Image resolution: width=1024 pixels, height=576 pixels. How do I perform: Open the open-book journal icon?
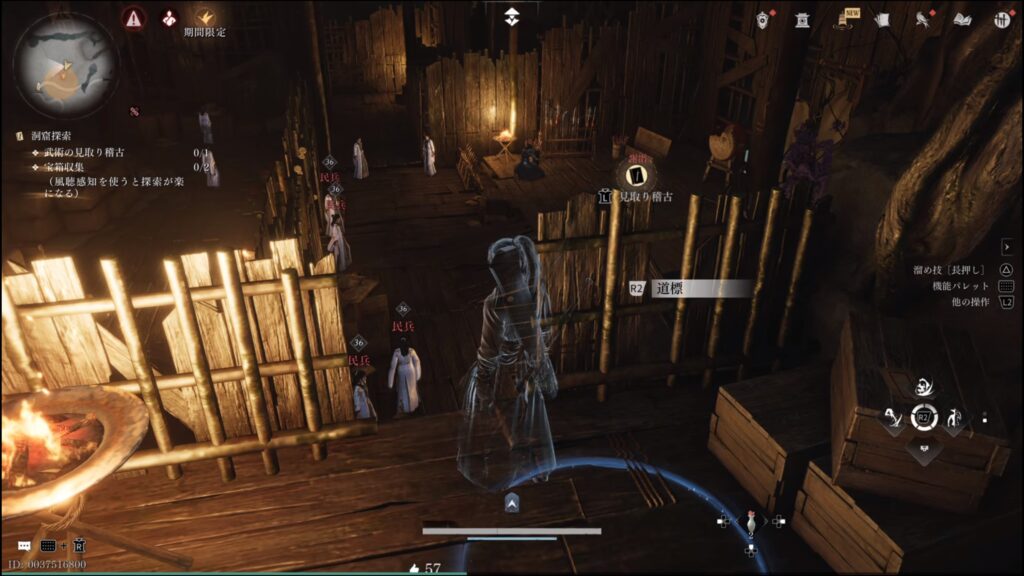[963, 20]
